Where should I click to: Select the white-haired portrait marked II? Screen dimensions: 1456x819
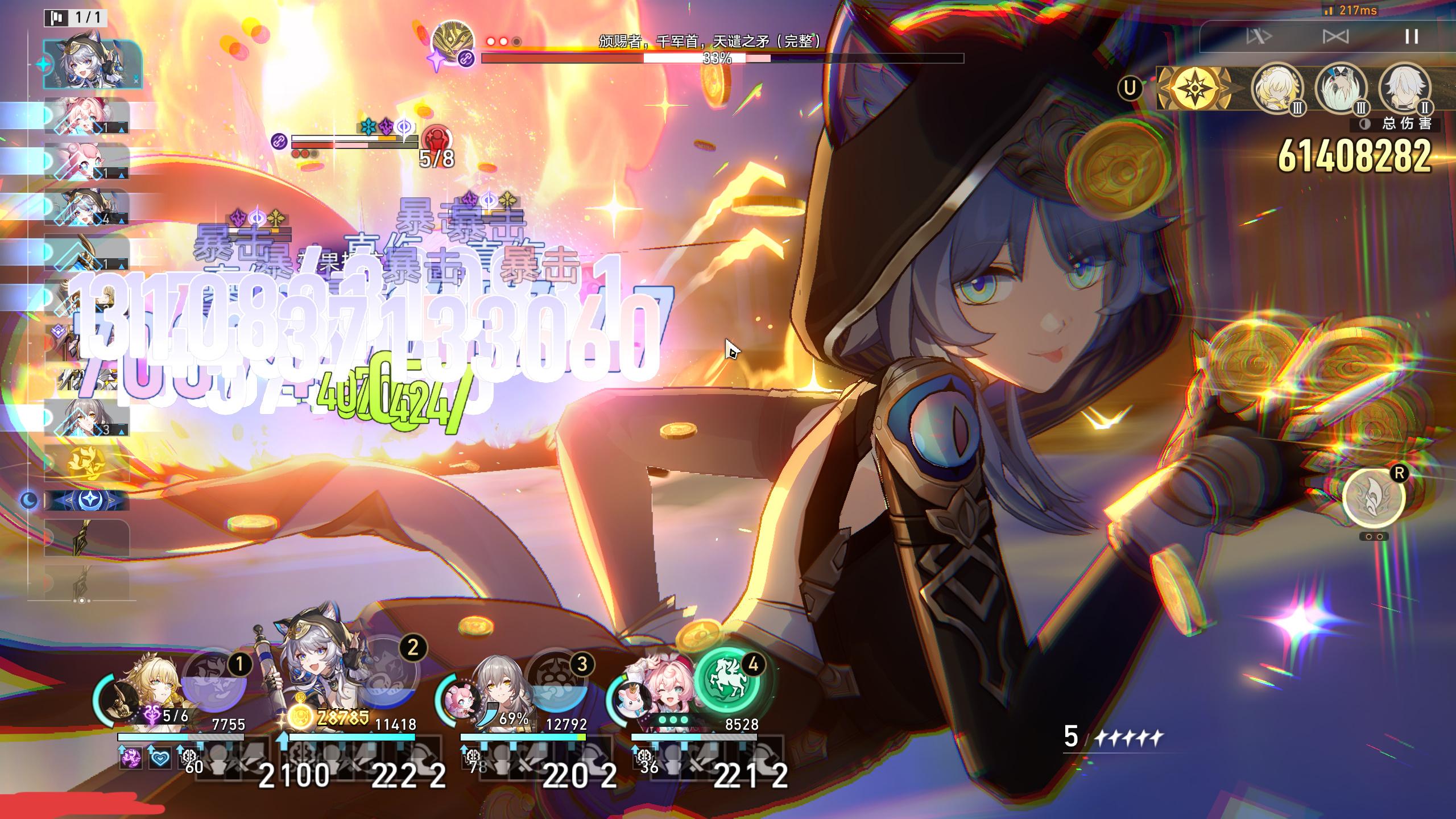point(1404,89)
